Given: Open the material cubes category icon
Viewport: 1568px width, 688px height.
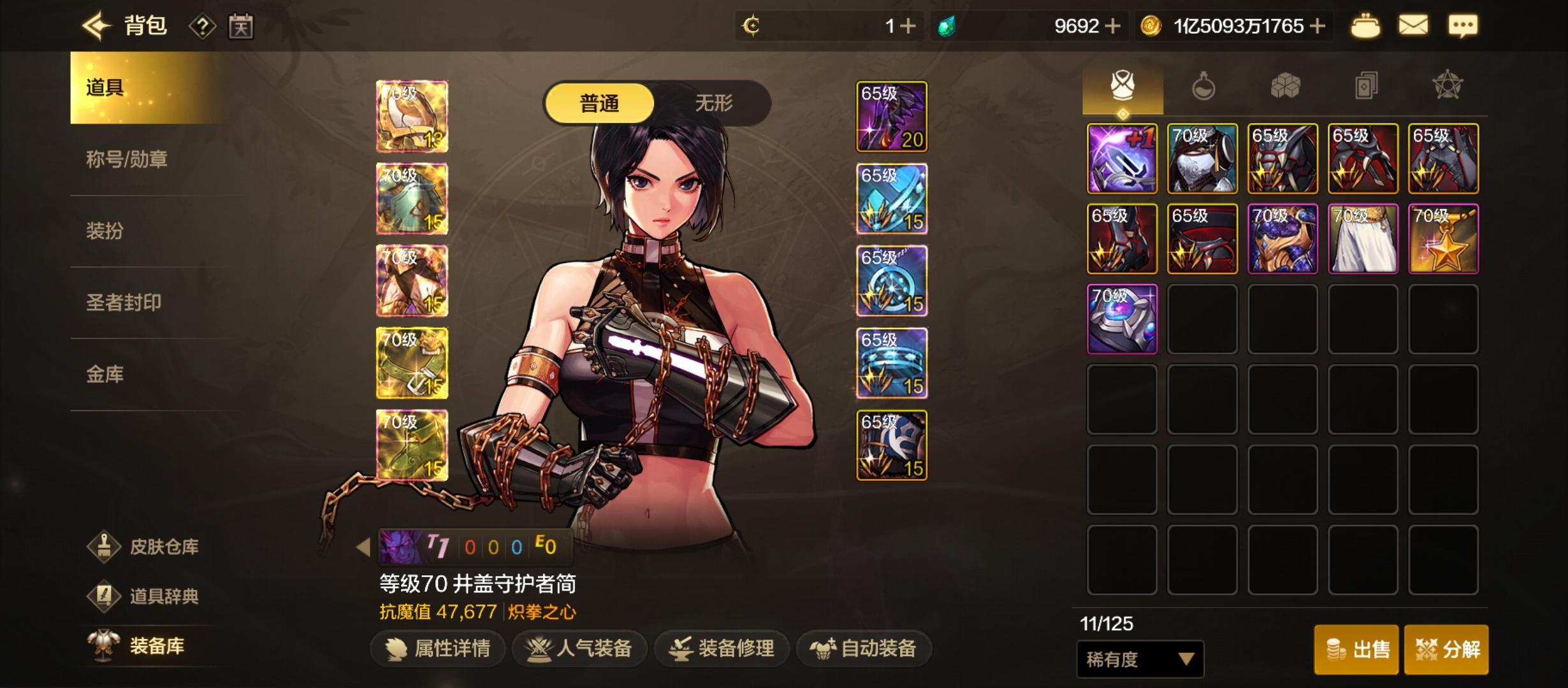Looking at the screenshot, I should point(1286,84).
